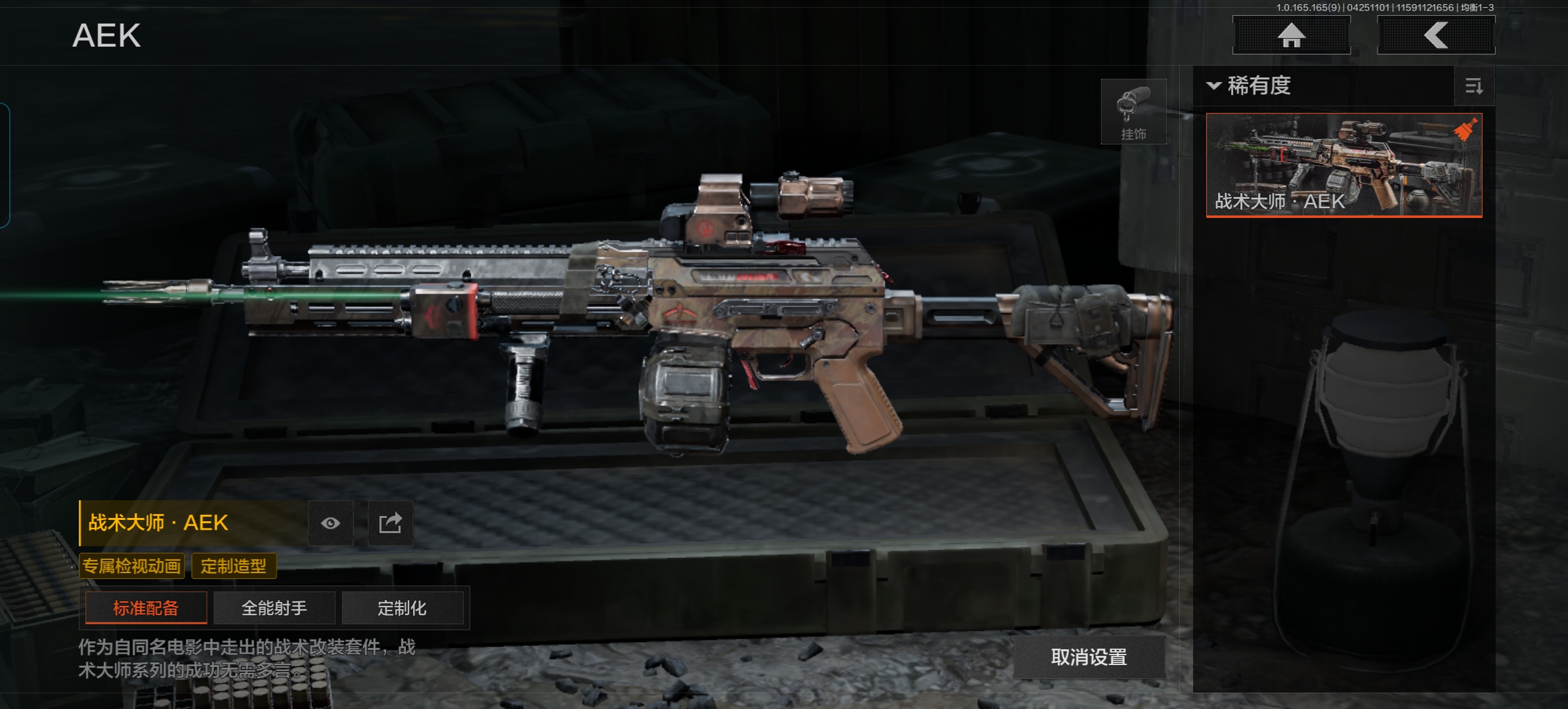
Task: View the 专属检视动画 tag
Action: coord(131,566)
